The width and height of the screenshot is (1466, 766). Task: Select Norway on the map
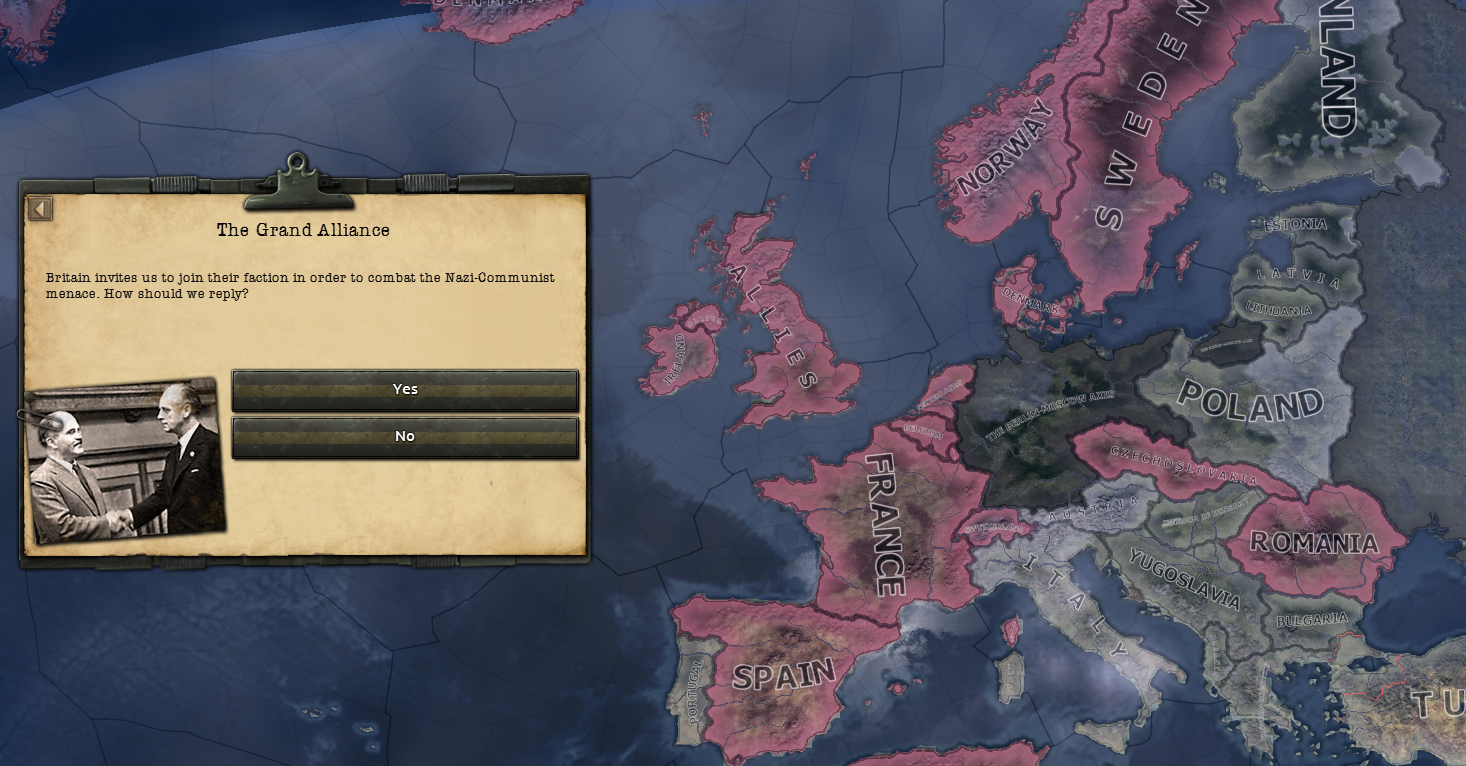tap(1005, 140)
